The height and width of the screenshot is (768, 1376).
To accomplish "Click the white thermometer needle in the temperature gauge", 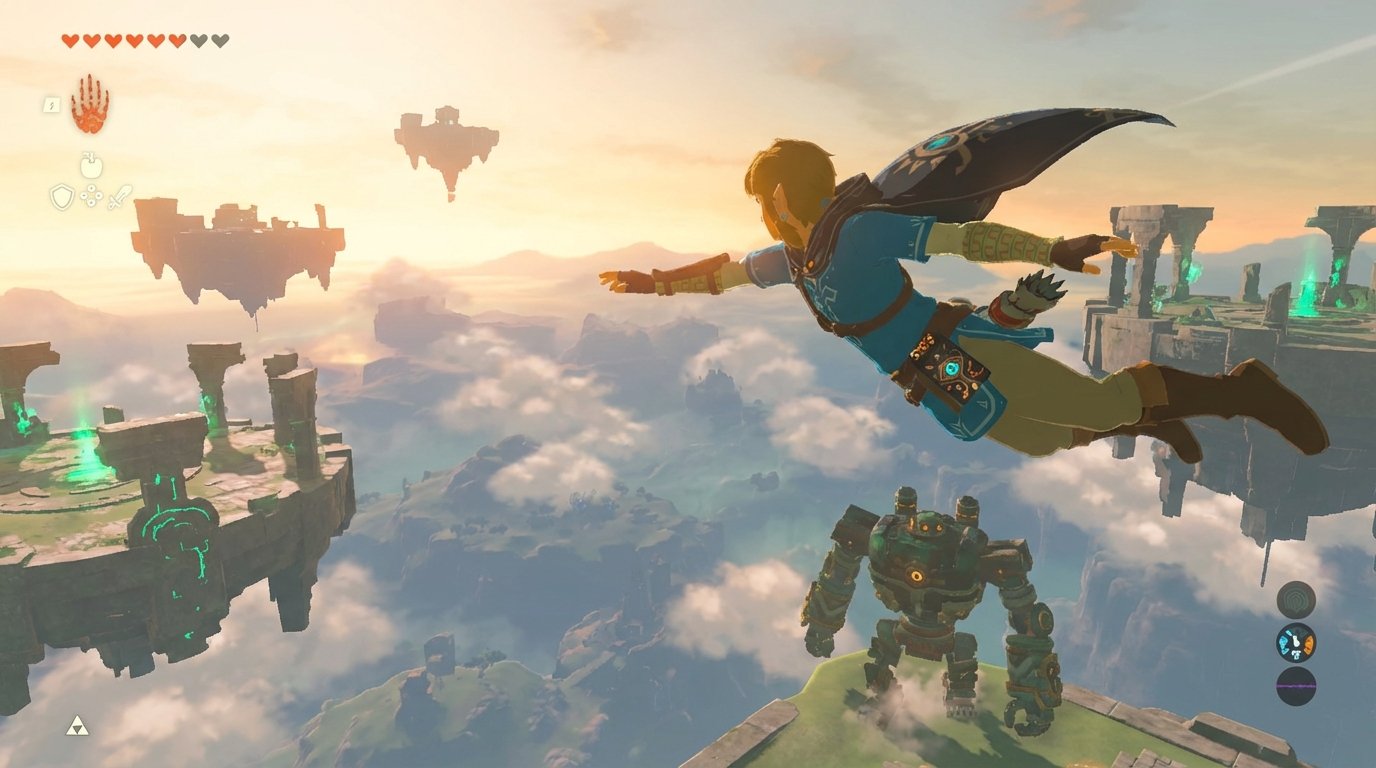I will (x=1296, y=641).
